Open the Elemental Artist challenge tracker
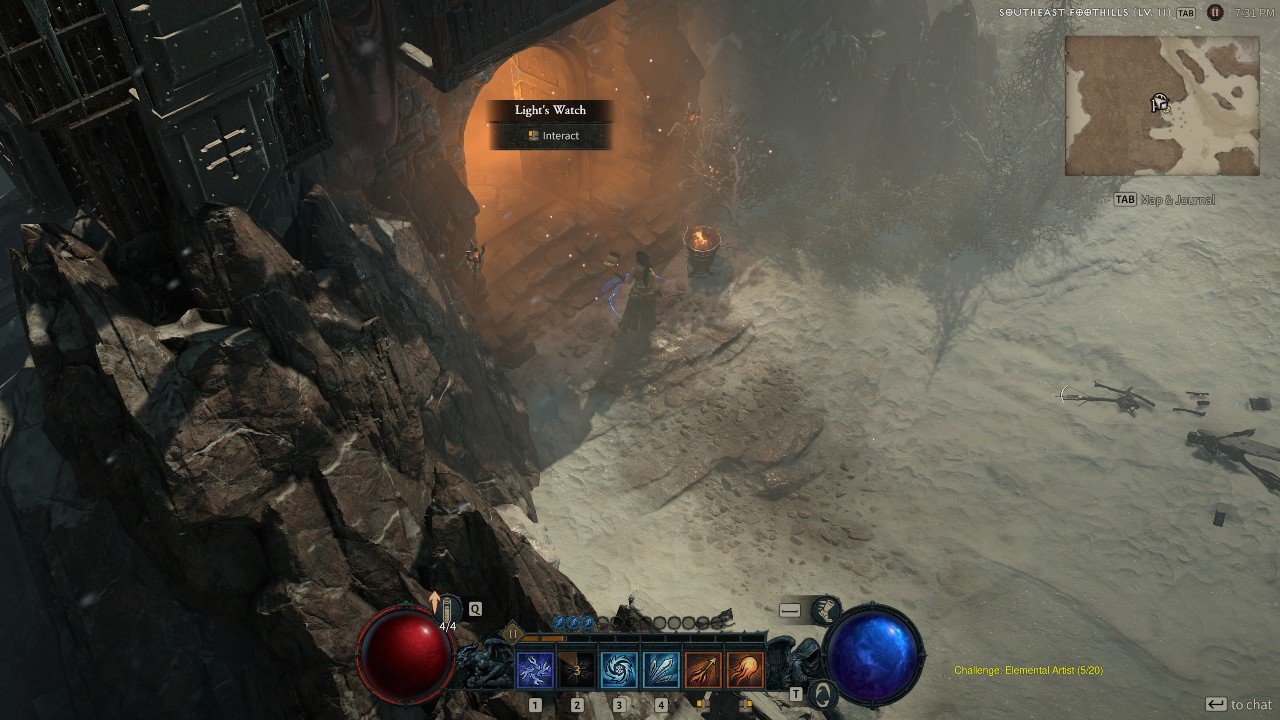Screen dimensions: 1280x720 click(x=1028, y=670)
